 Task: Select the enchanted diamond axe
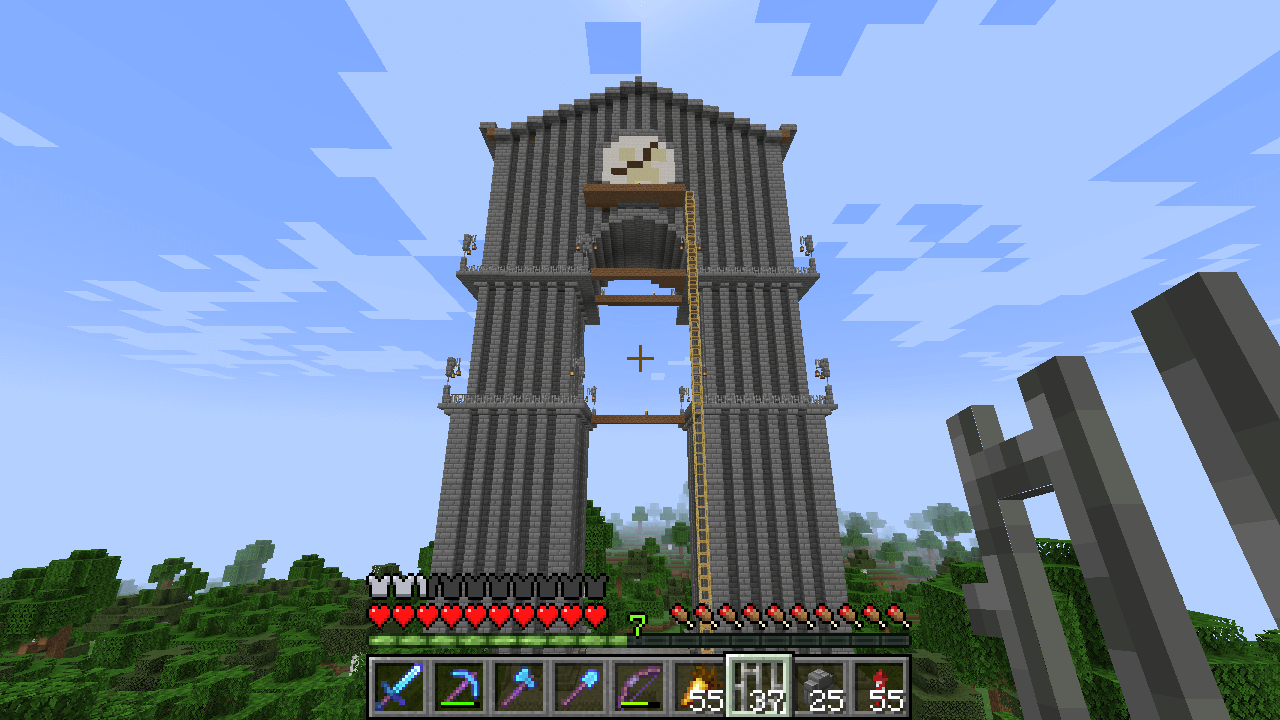tap(518, 685)
